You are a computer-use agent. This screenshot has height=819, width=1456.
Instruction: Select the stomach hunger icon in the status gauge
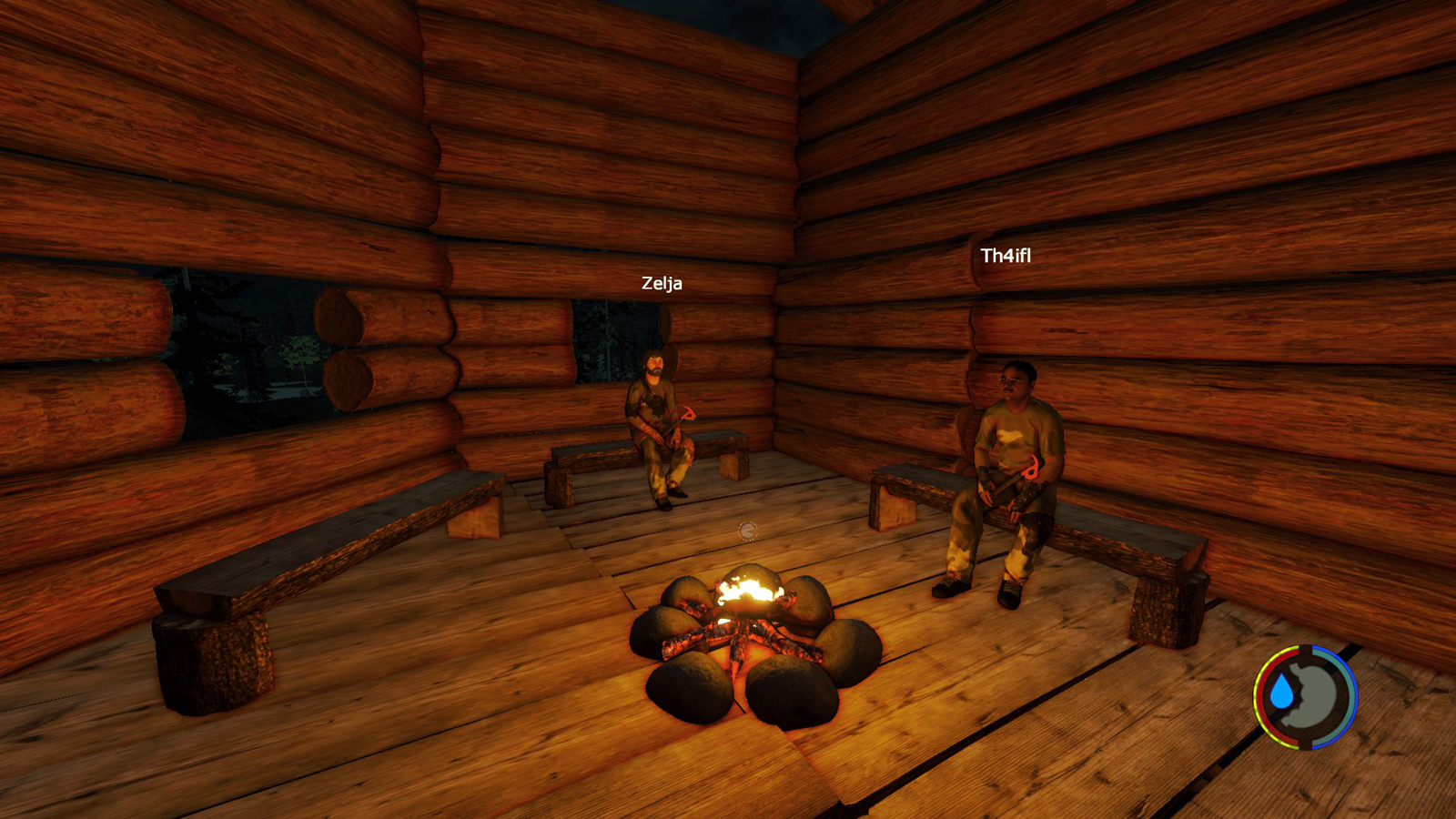pyautogui.click(x=1317, y=697)
